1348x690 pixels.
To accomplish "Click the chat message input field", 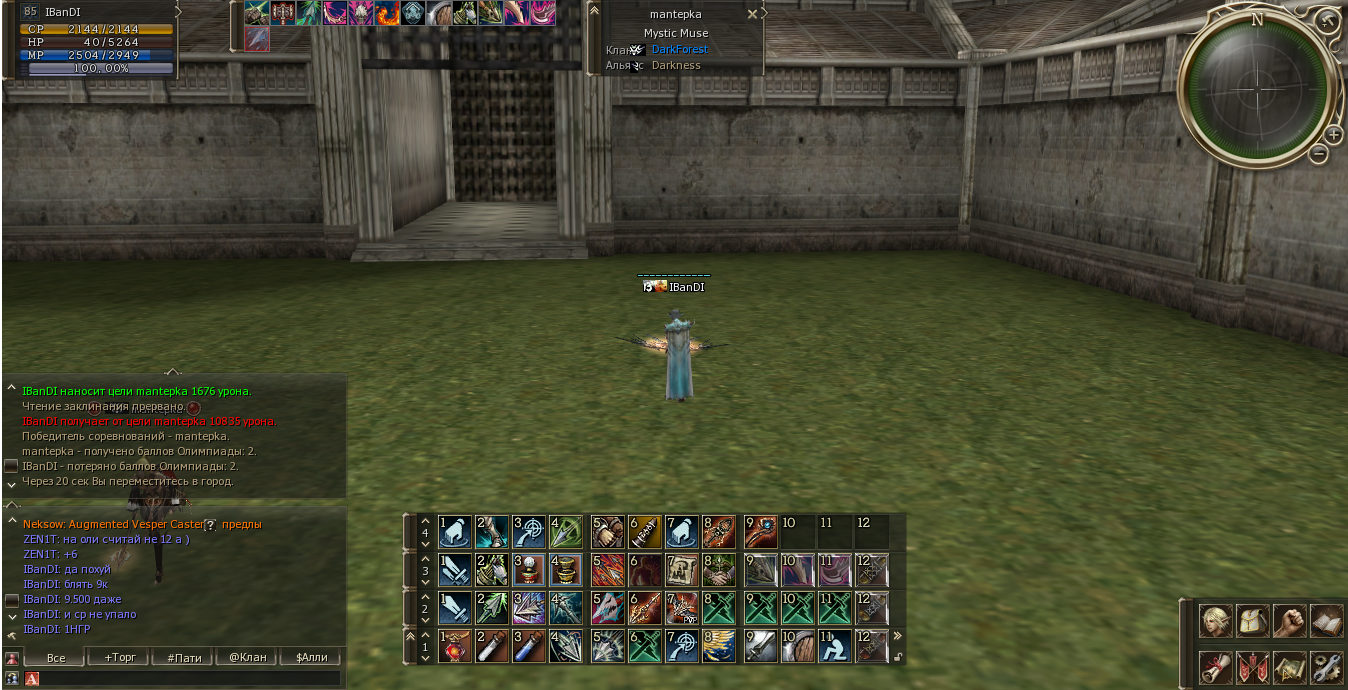I will coord(185,679).
